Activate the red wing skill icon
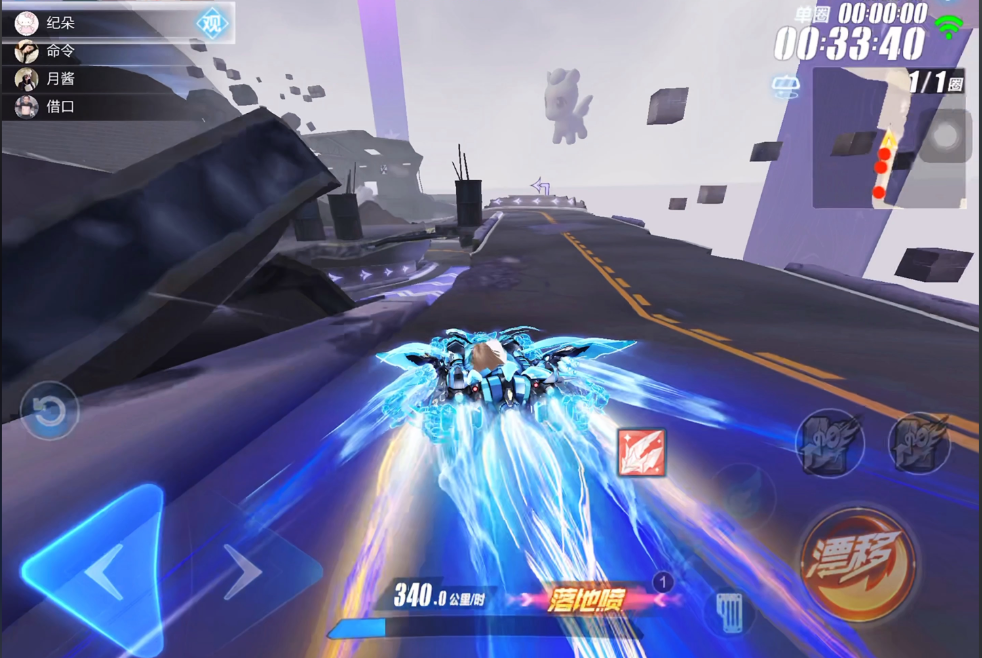982x658 pixels. [x=641, y=452]
